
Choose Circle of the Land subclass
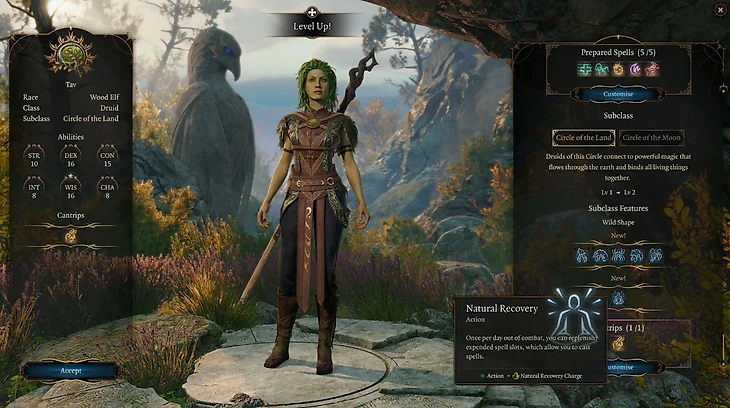tap(583, 138)
